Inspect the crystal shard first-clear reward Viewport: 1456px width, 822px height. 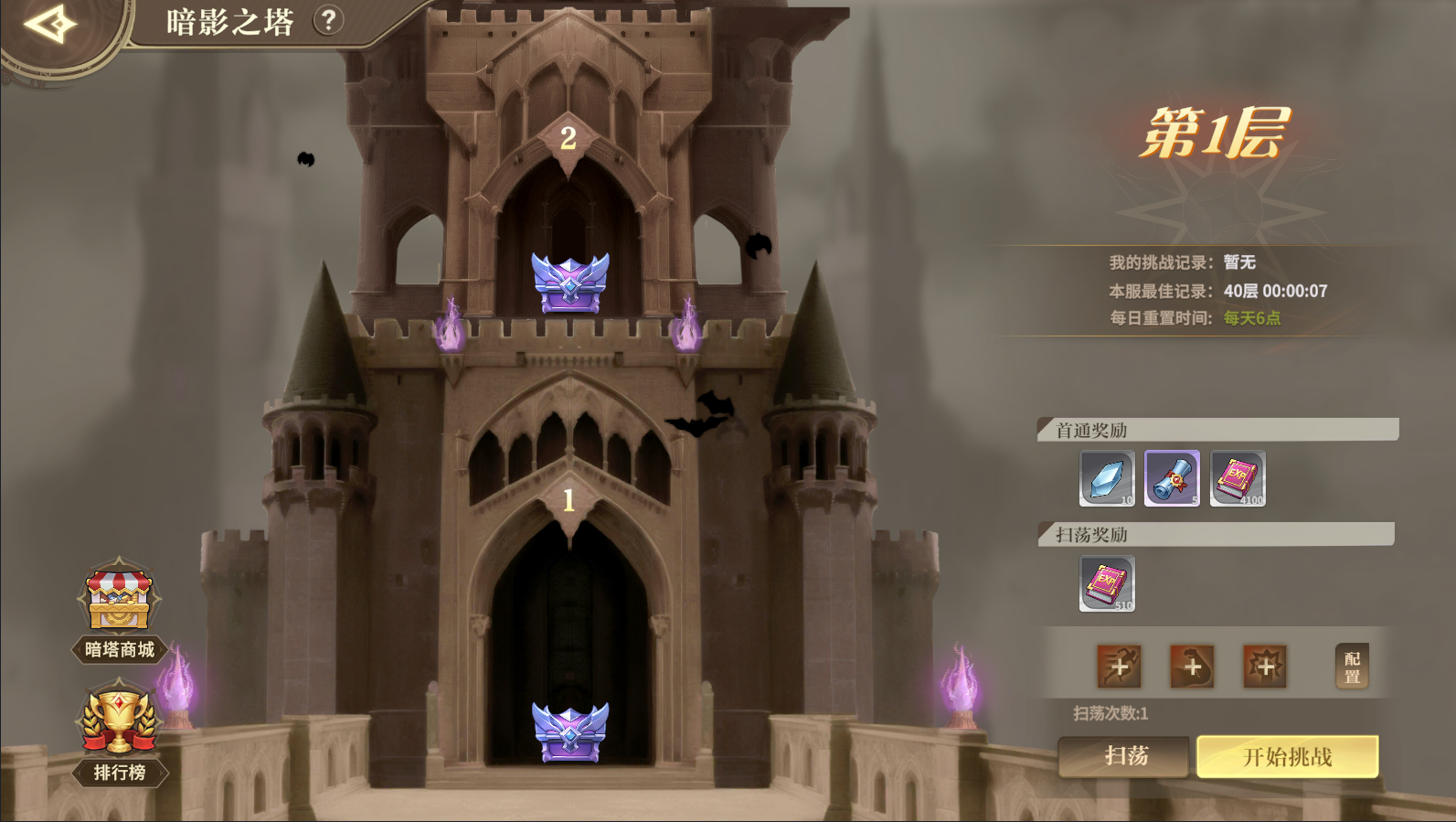pos(1107,478)
